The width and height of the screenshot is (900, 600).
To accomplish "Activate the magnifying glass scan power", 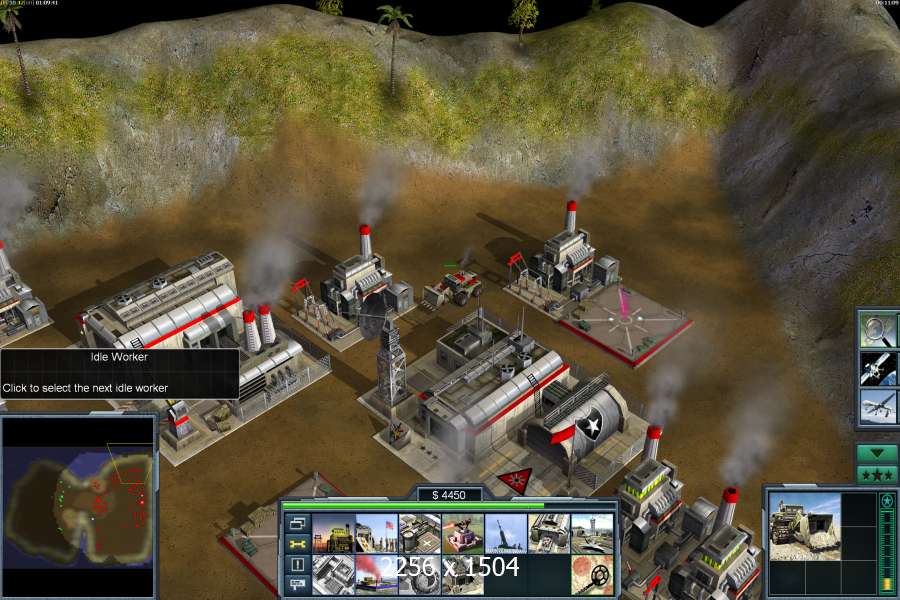I will pos(878,330).
